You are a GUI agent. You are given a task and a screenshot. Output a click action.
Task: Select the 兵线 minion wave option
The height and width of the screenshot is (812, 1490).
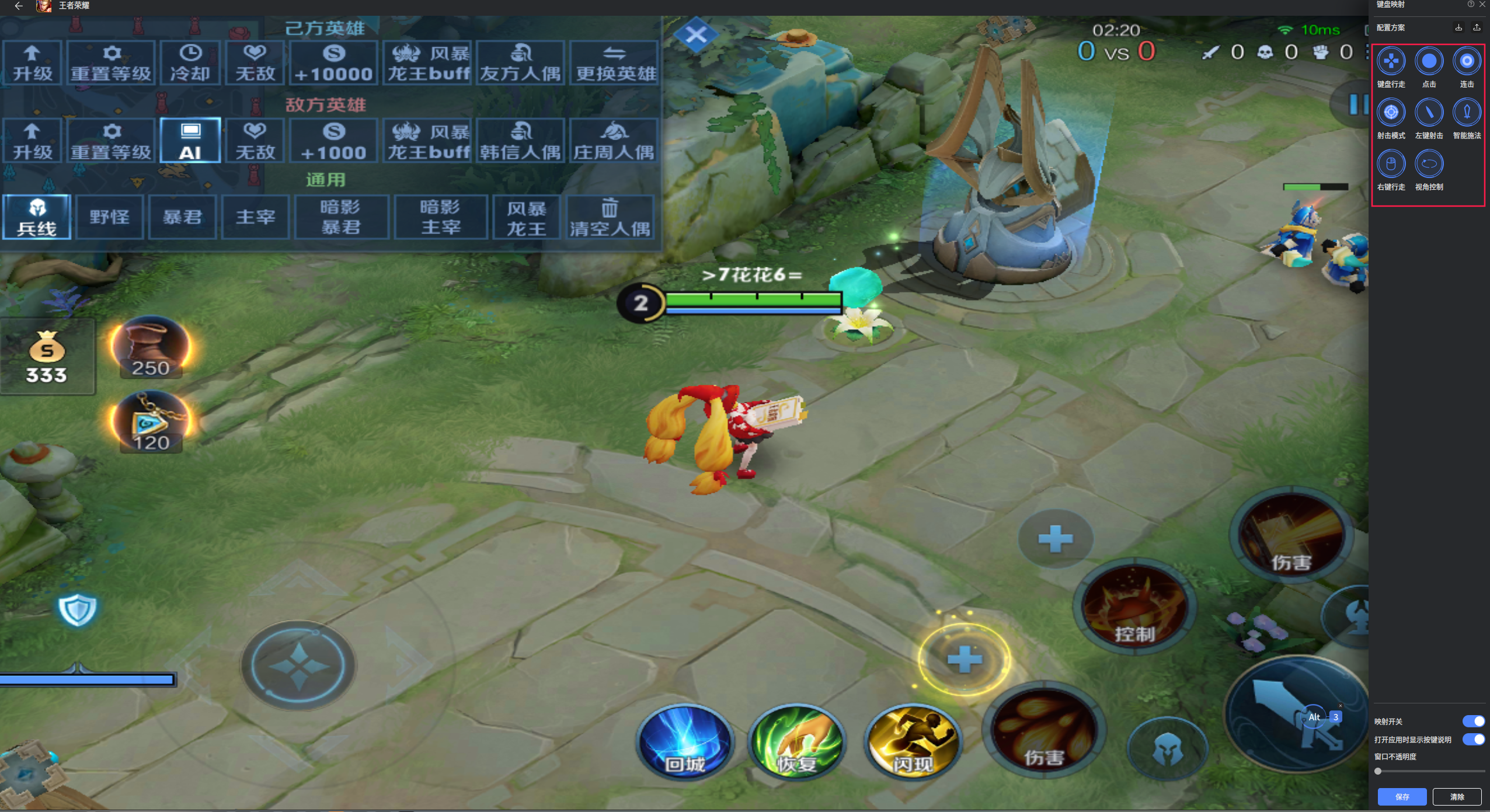click(37, 217)
